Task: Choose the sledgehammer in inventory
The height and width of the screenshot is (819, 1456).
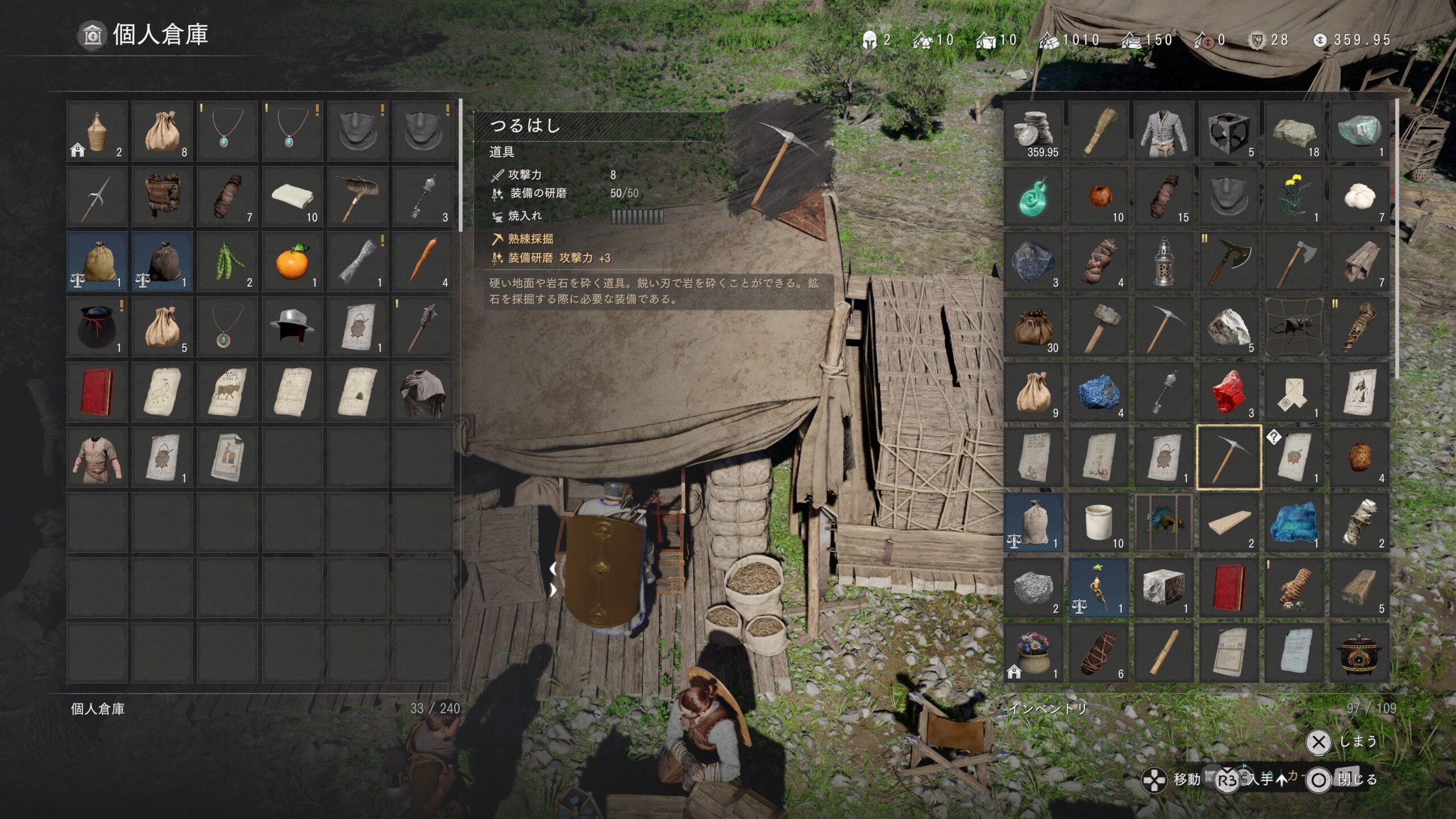Action: 1099,327
